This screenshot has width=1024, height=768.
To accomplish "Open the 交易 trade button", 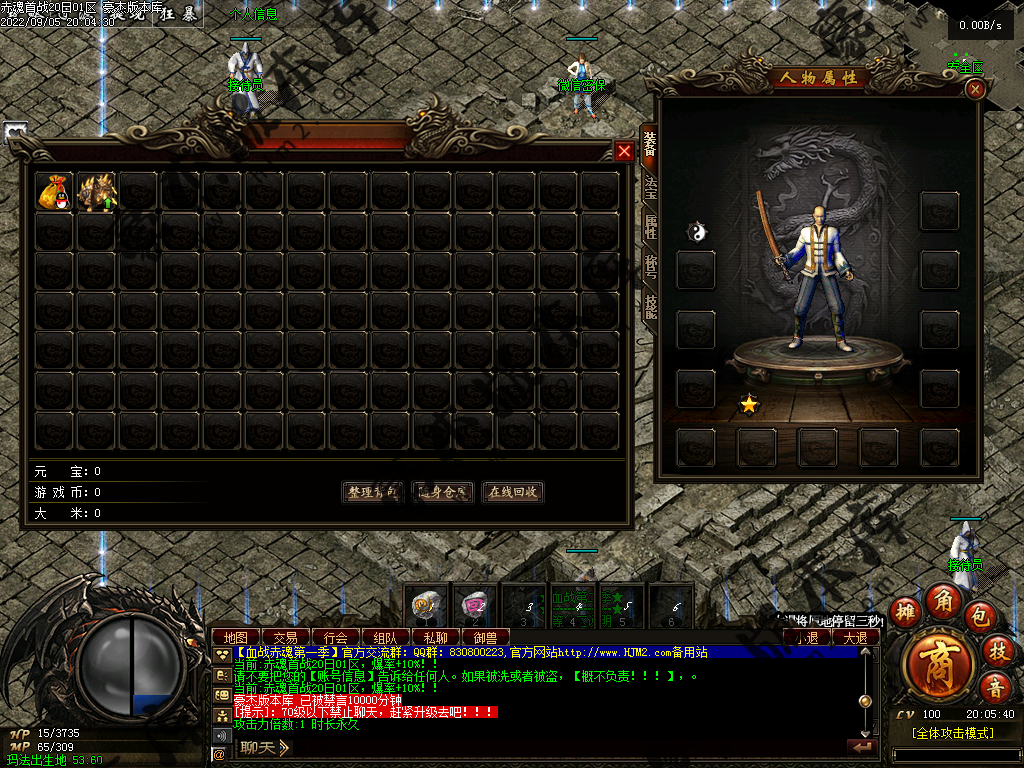I will point(286,637).
